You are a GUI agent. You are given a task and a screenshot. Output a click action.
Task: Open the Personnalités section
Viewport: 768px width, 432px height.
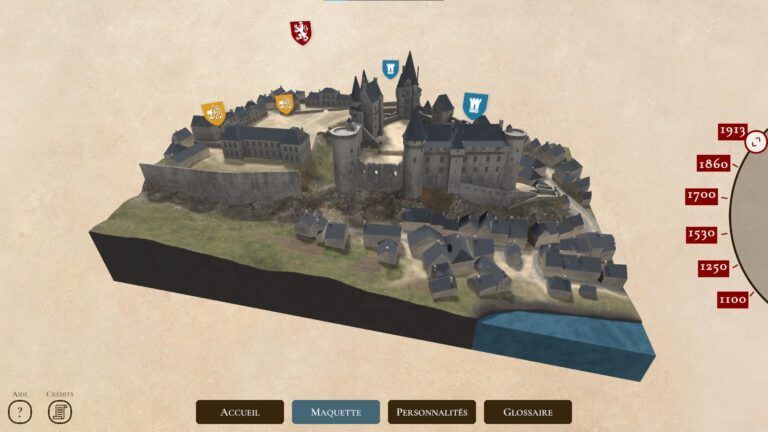pos(432,412)
